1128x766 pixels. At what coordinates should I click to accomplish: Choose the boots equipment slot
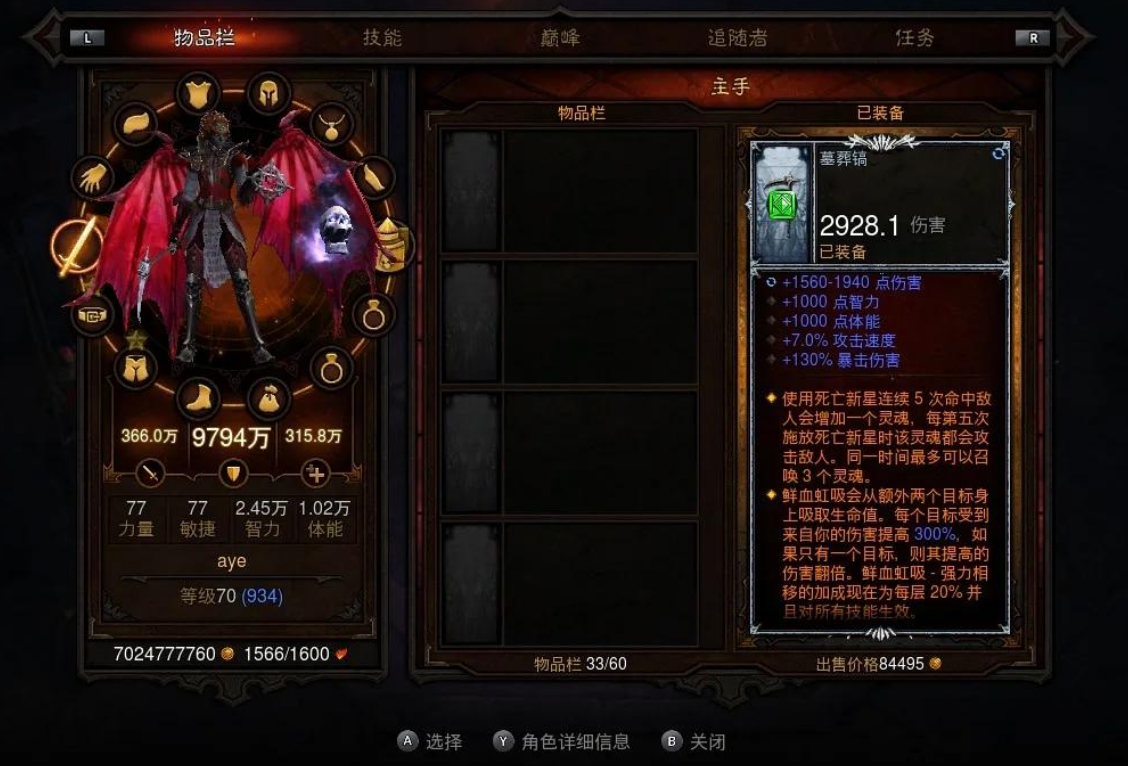pos(198,397)
